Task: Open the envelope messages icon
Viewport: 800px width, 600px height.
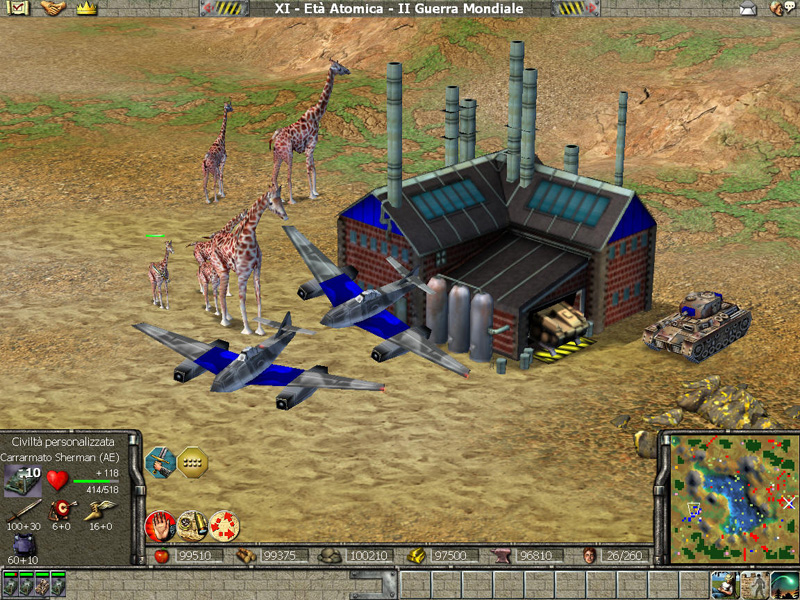Action: tap(747, 9)
